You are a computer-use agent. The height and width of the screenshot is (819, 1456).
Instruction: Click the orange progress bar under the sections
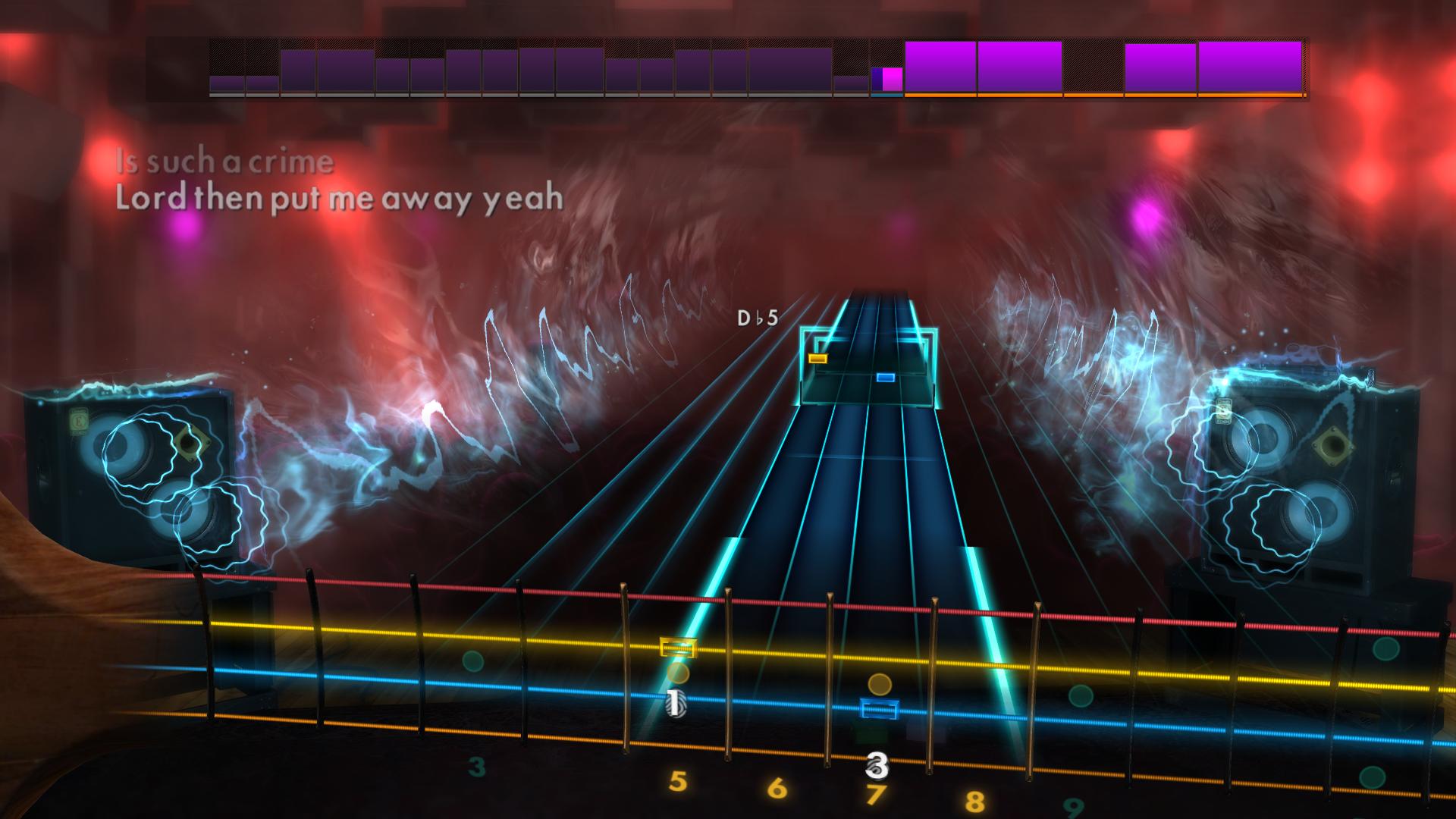(1062, 94)
